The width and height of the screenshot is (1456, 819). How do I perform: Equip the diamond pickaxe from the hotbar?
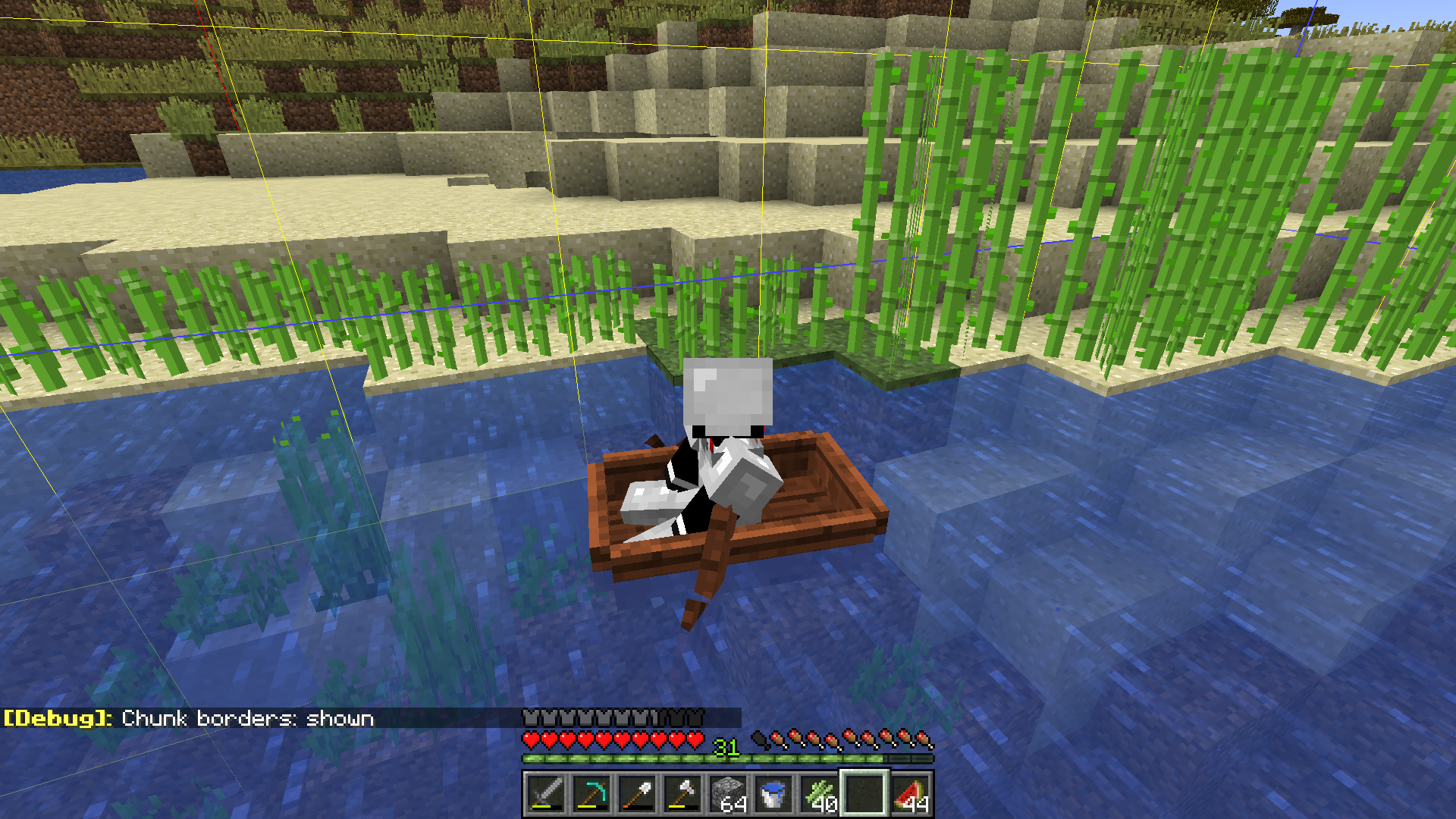[591, 794]
